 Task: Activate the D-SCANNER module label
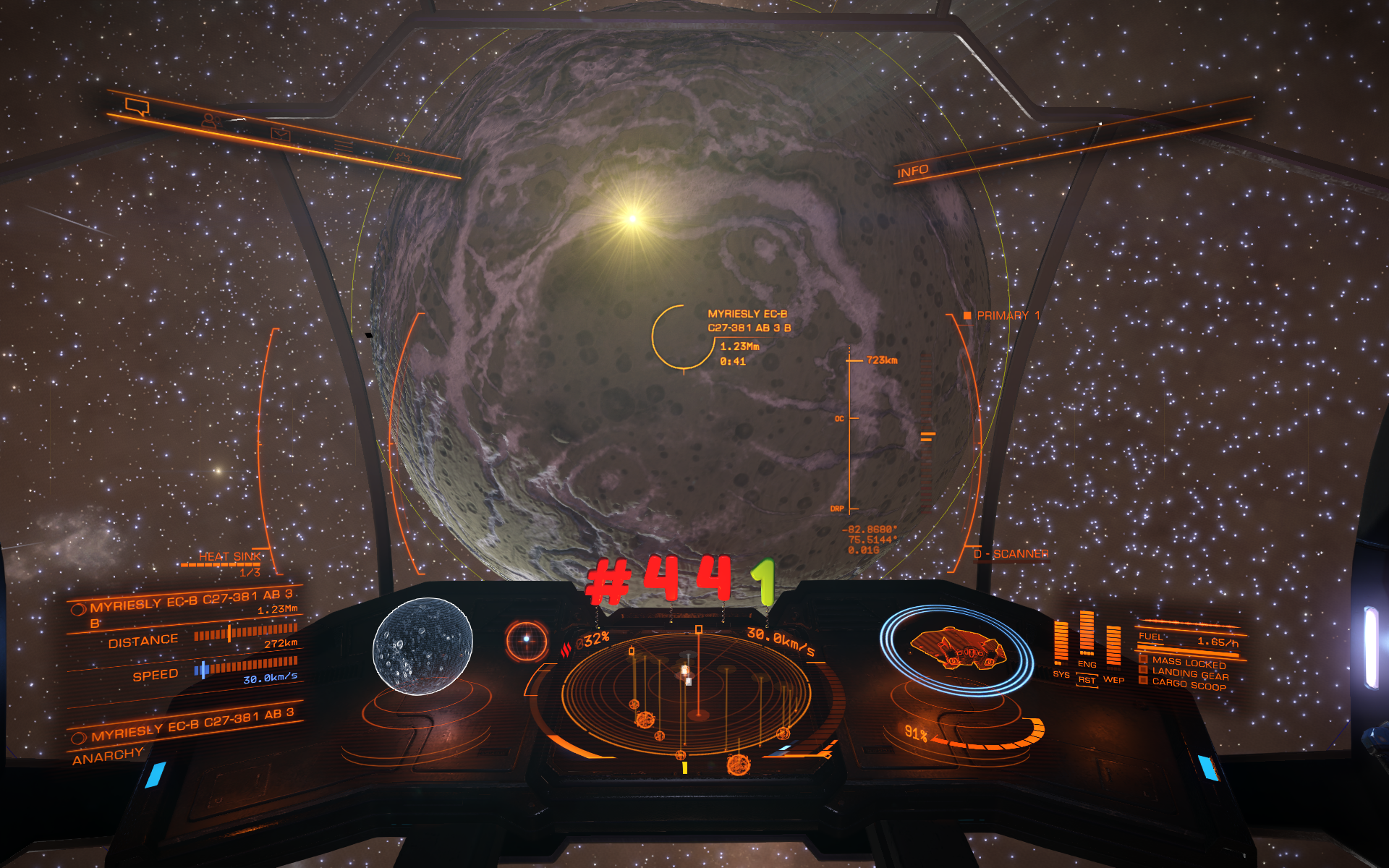[x=1011, y=554]
